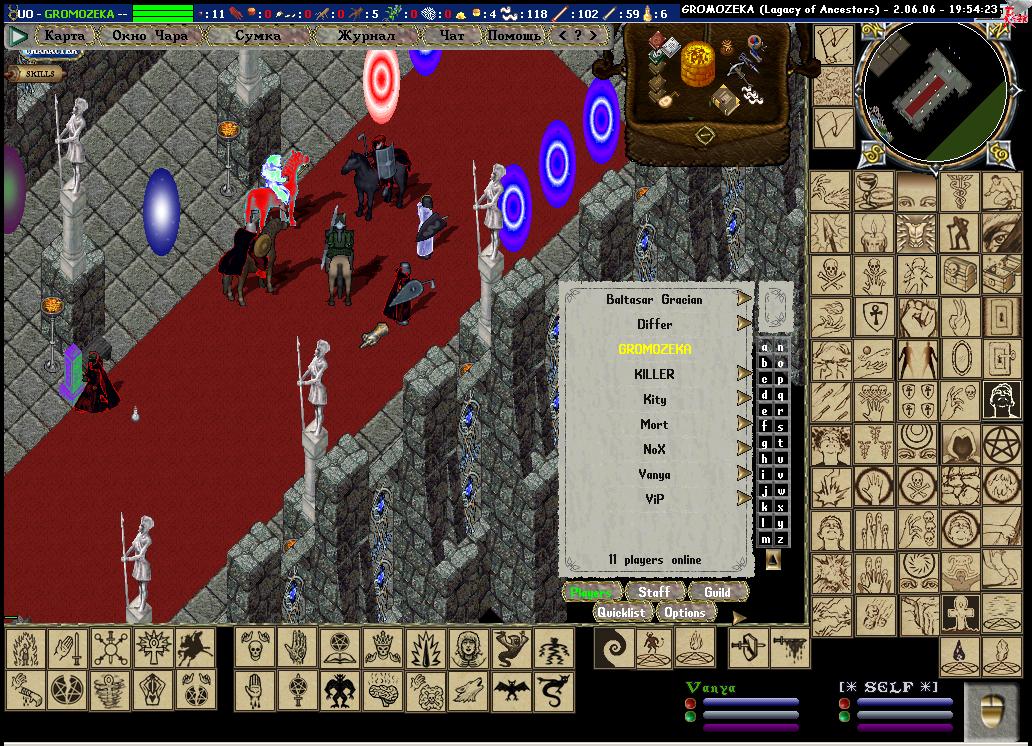Select player KILLER in the list
1032x746 pixels.
654,374
